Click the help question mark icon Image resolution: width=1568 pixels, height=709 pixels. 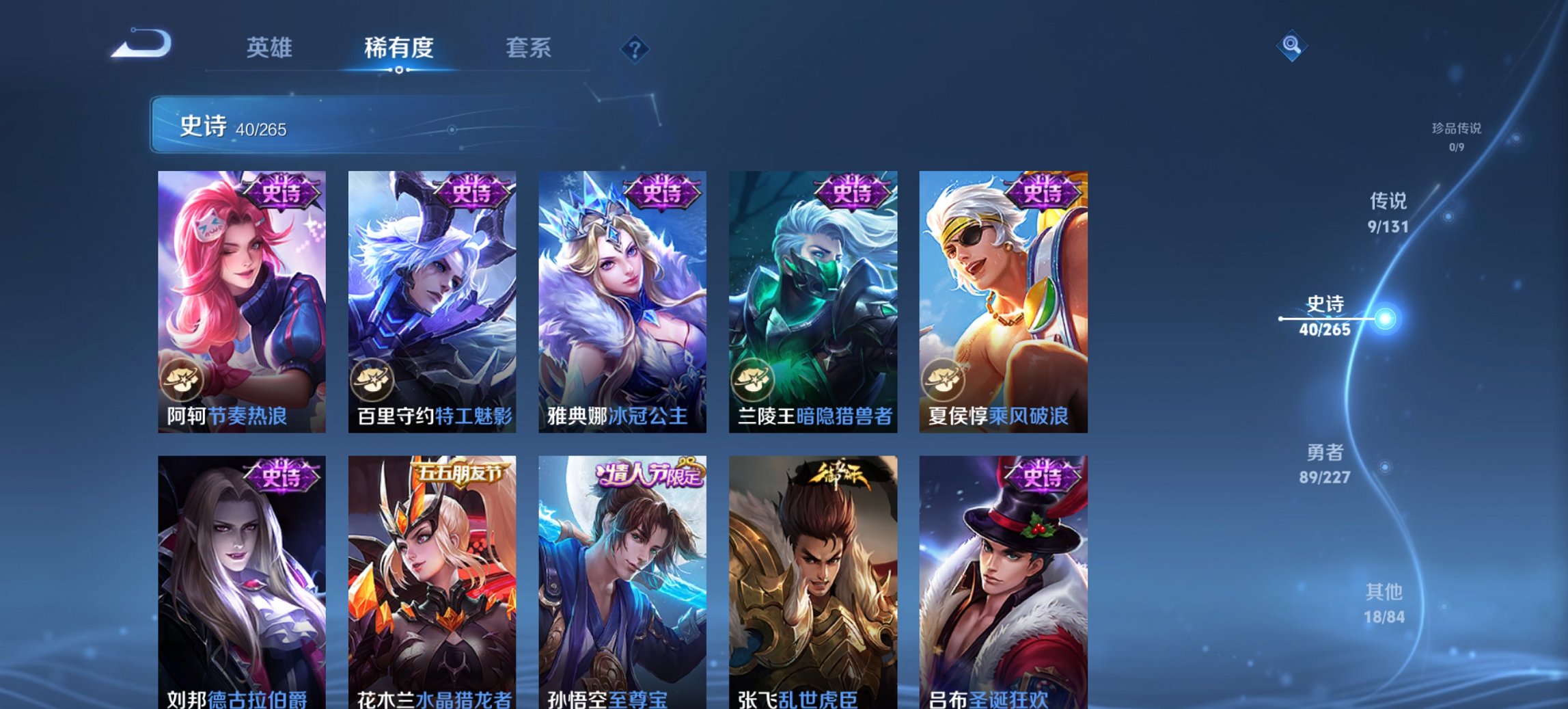pos(635,48)
